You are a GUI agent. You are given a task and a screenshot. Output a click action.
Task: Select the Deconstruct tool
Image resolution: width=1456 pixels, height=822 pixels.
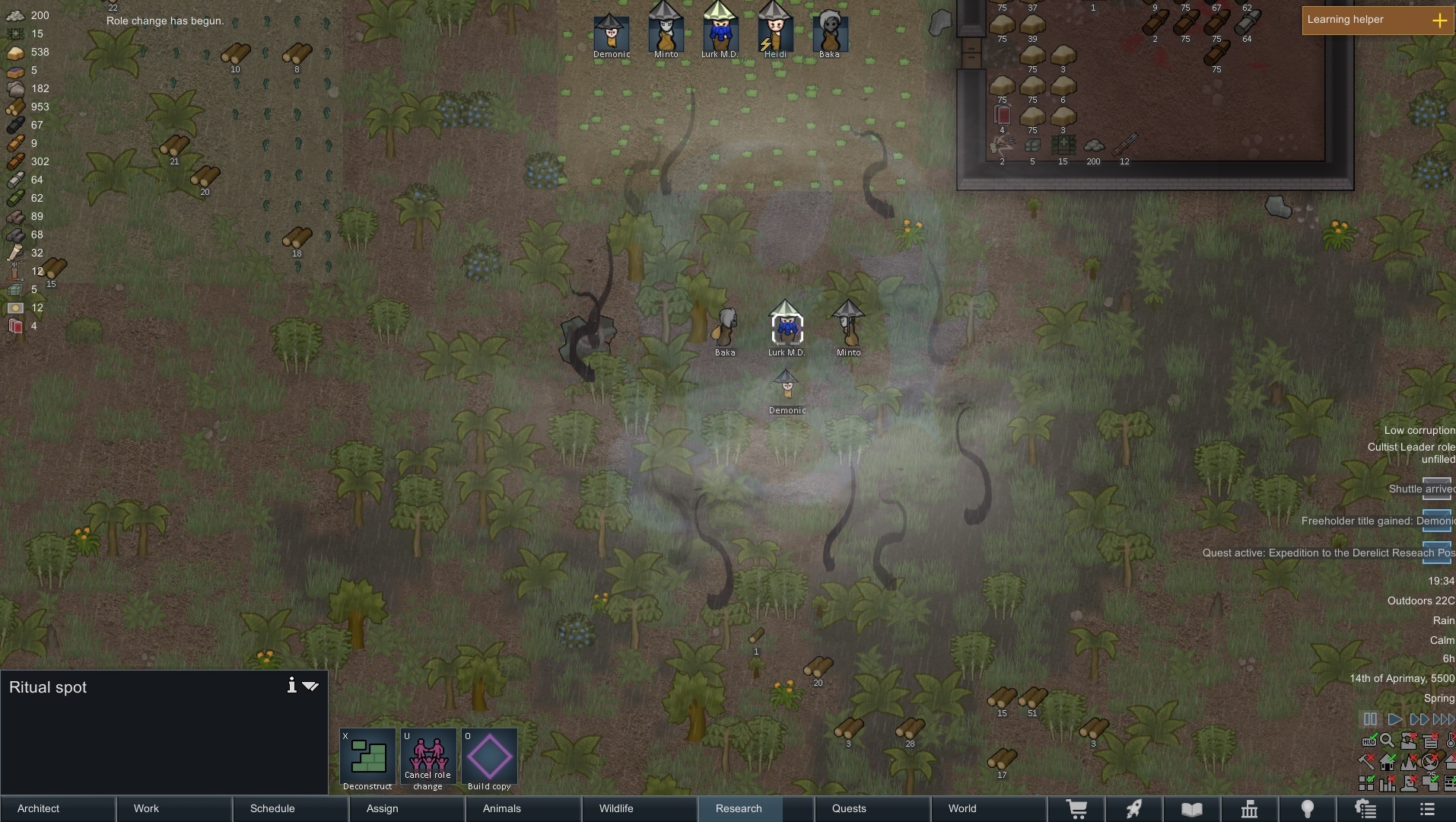[368, 757]
